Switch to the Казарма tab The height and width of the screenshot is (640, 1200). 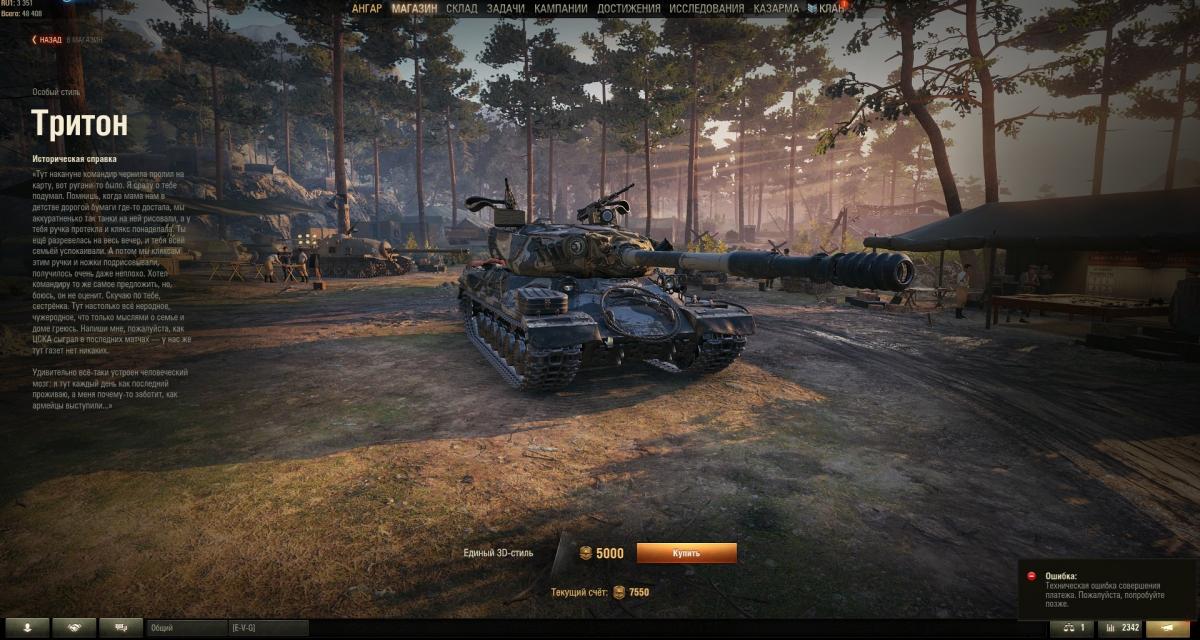(x=776, y=8)
